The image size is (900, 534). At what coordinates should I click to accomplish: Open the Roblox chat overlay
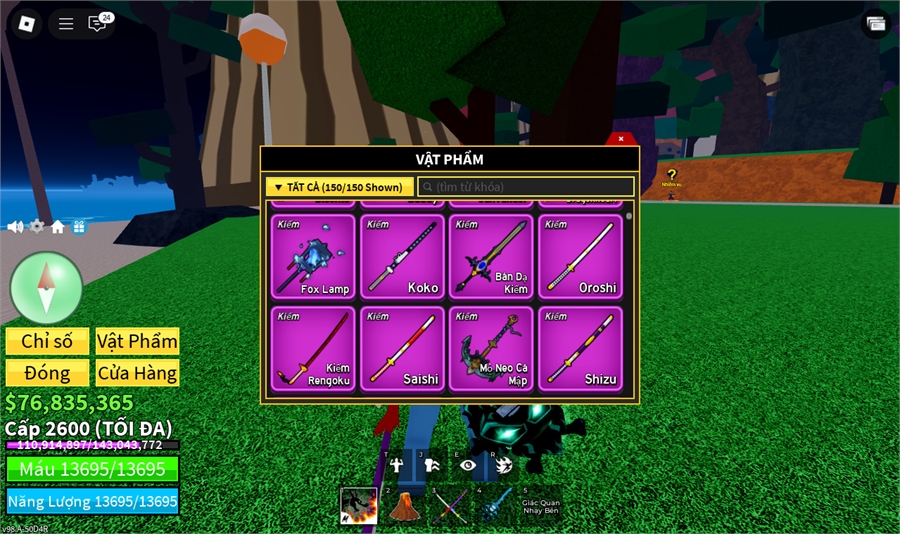tap(99, 23)
